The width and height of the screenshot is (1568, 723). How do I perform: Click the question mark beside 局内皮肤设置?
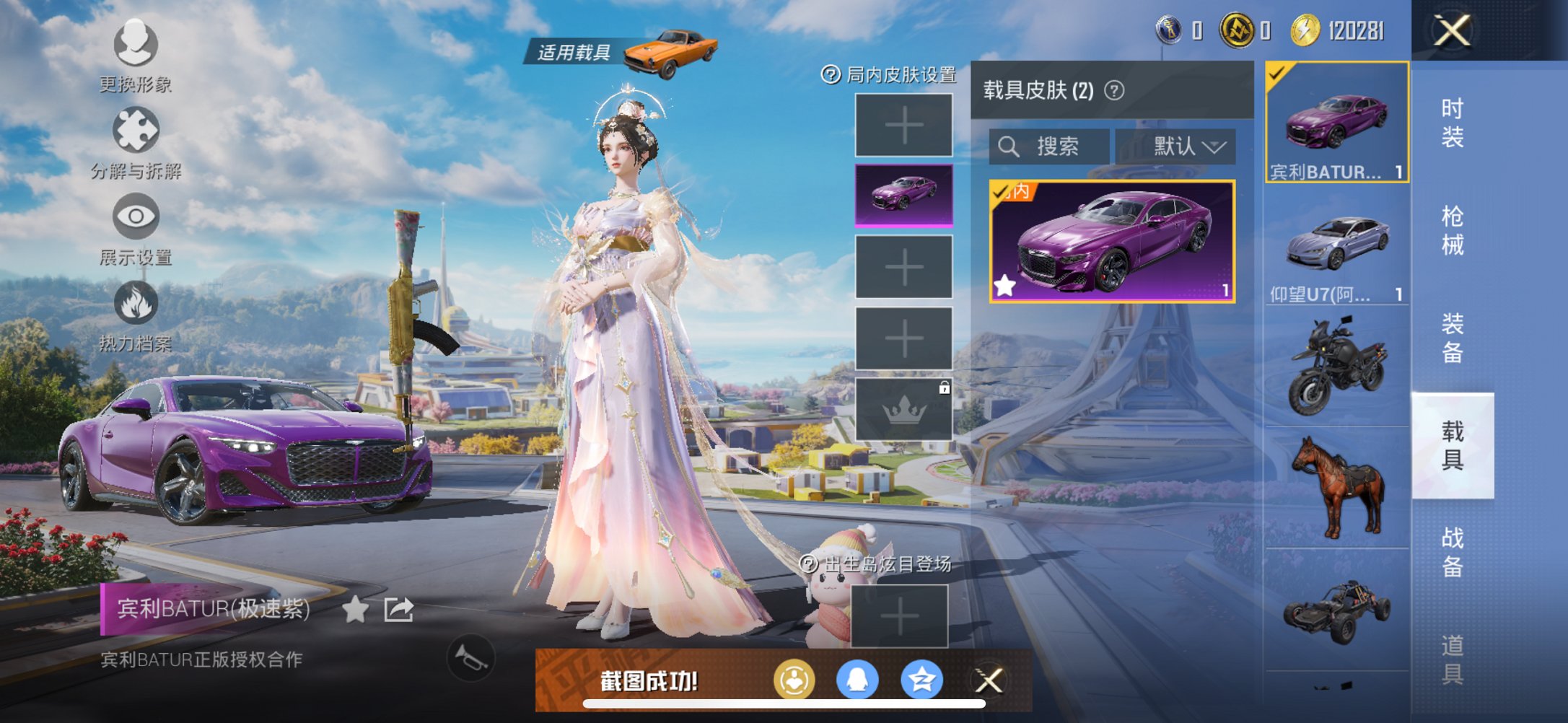(x=831, y=73)
